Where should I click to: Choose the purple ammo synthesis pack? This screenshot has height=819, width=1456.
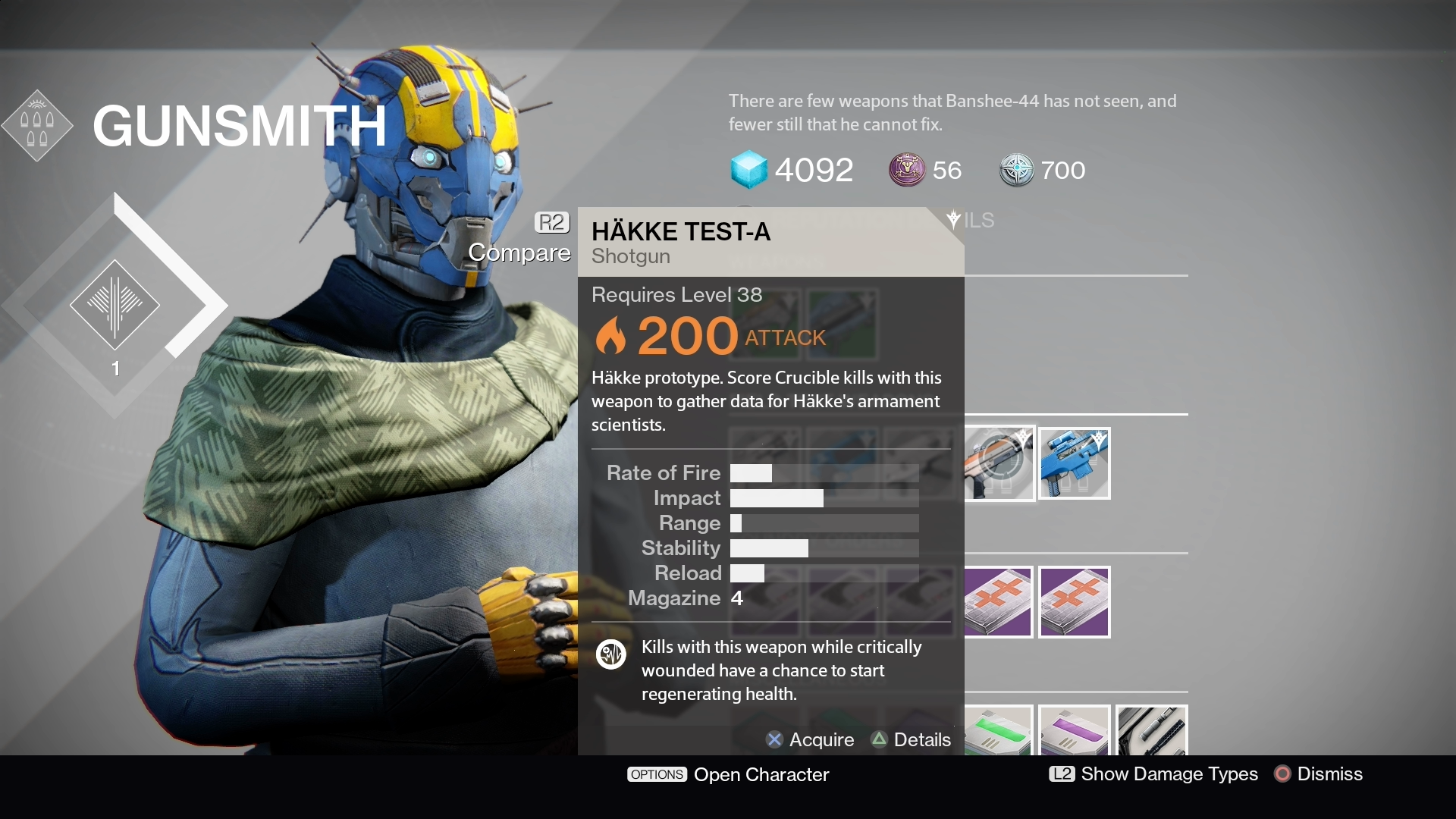(x=1074, y=731)
